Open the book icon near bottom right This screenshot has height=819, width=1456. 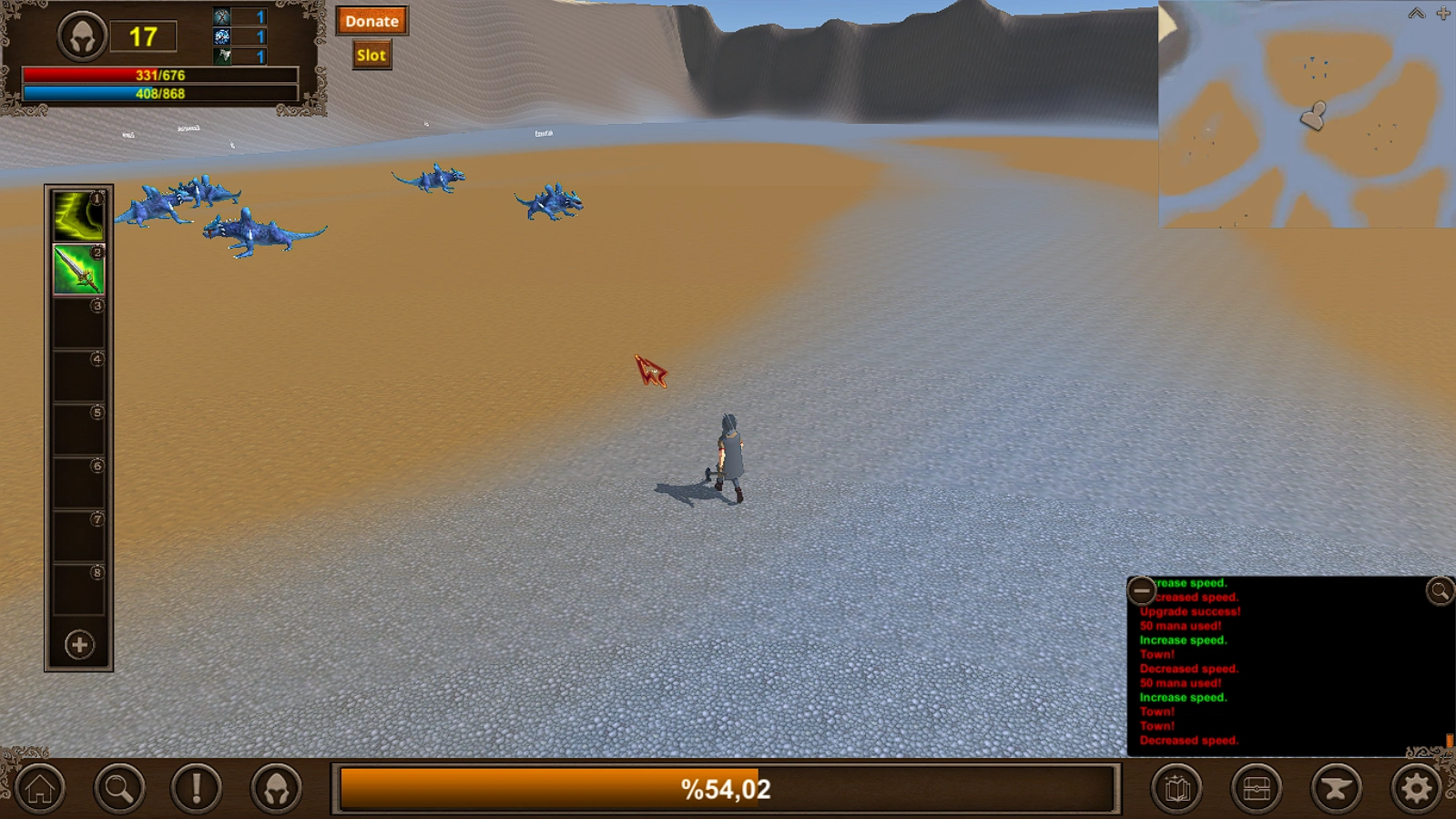point(1176,787)
